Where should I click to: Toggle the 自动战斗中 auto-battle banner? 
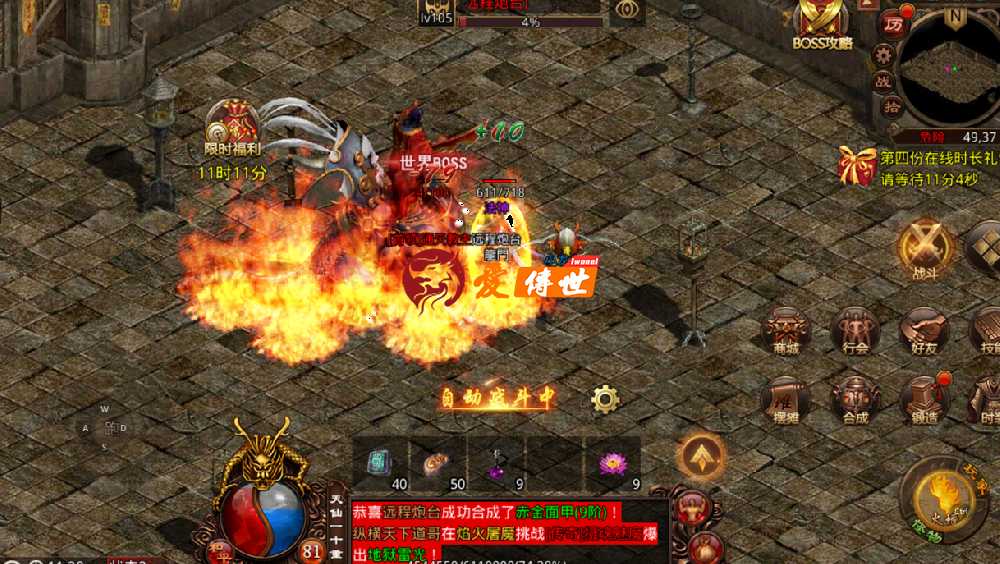click(x=497, y=397)
